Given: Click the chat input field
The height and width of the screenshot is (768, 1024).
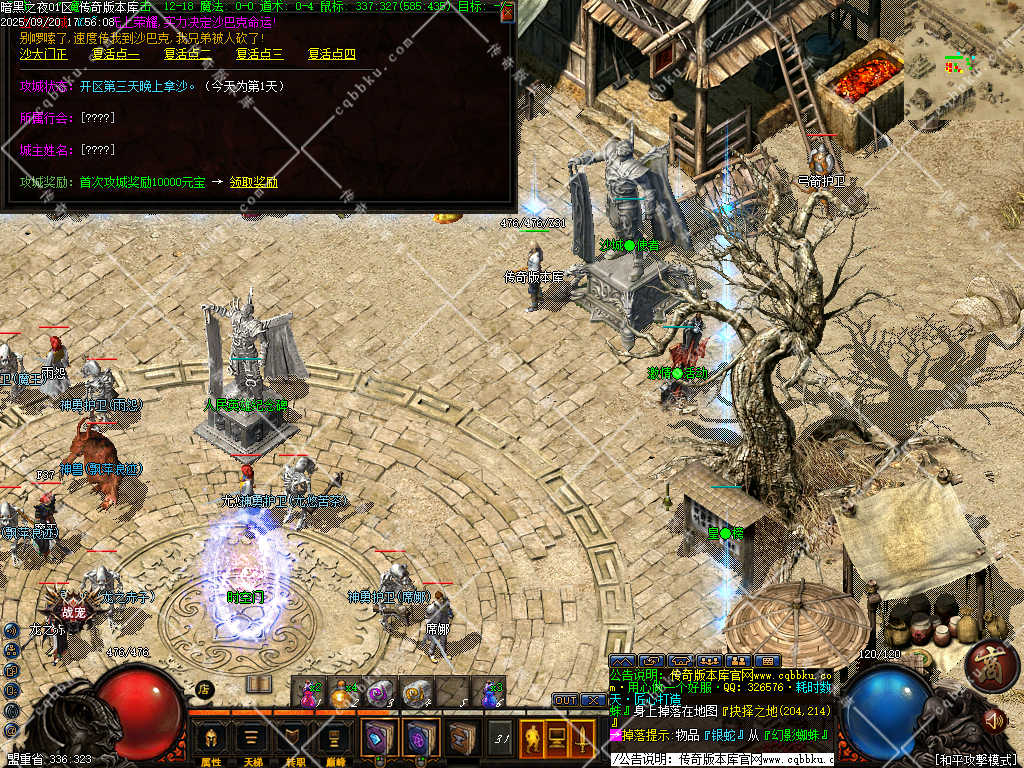Looking at the screenshot, I should 720,760.
